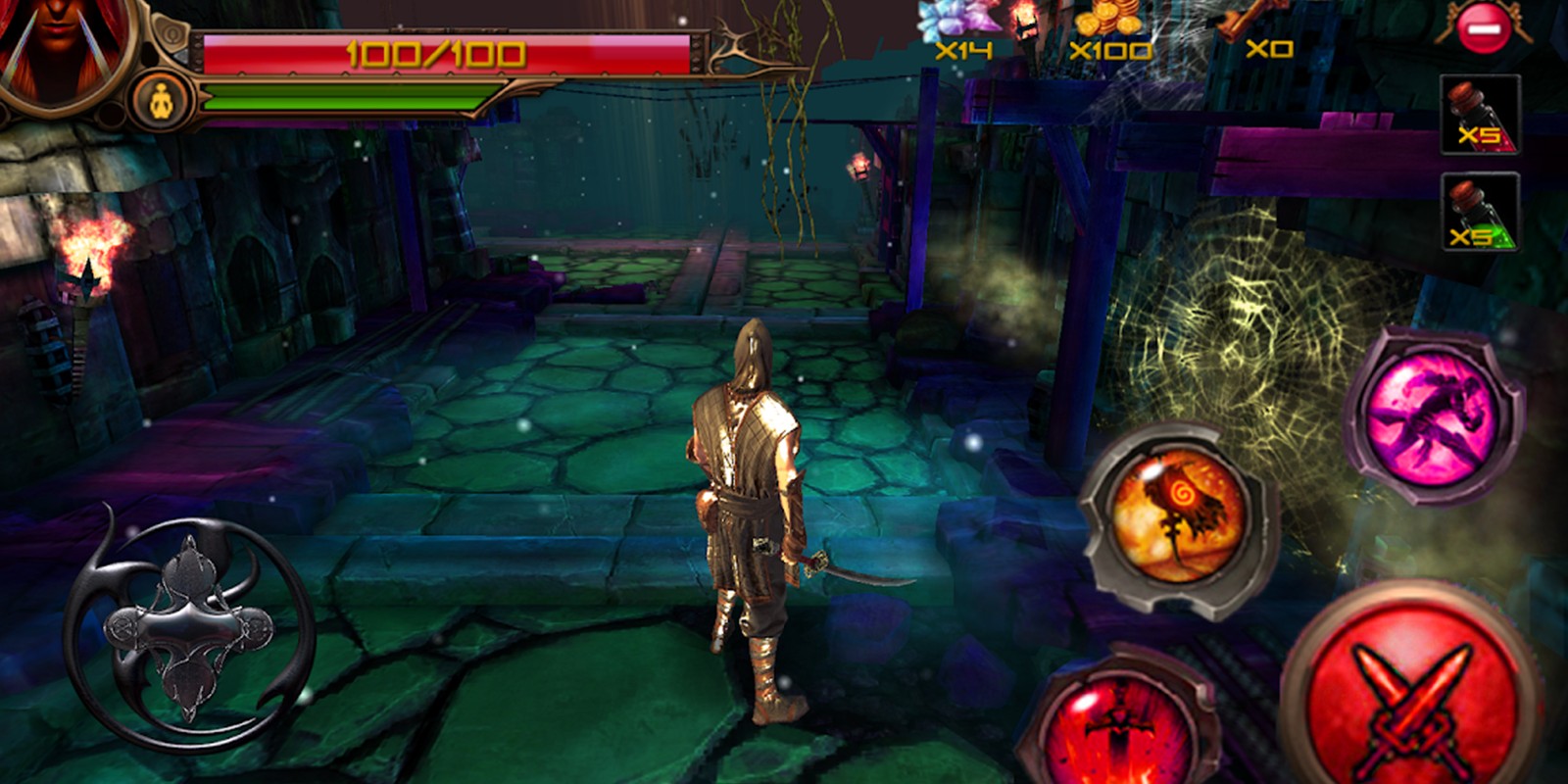Click the gold figure icon beside portrait
The image size is (1568, 784).
[x=163, y=101]
